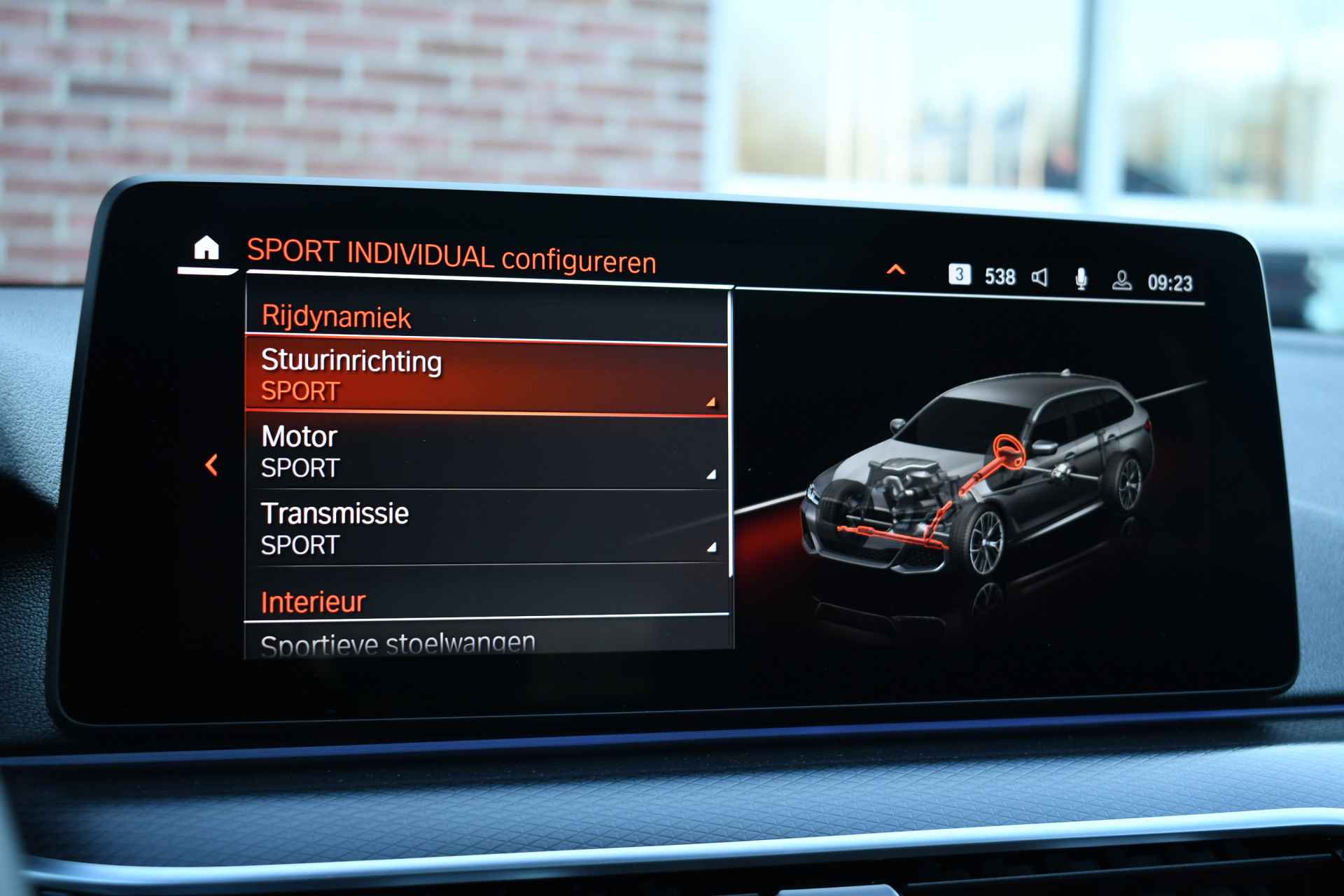
Task: Open the driver profile icon
Action: point(1121,281)
